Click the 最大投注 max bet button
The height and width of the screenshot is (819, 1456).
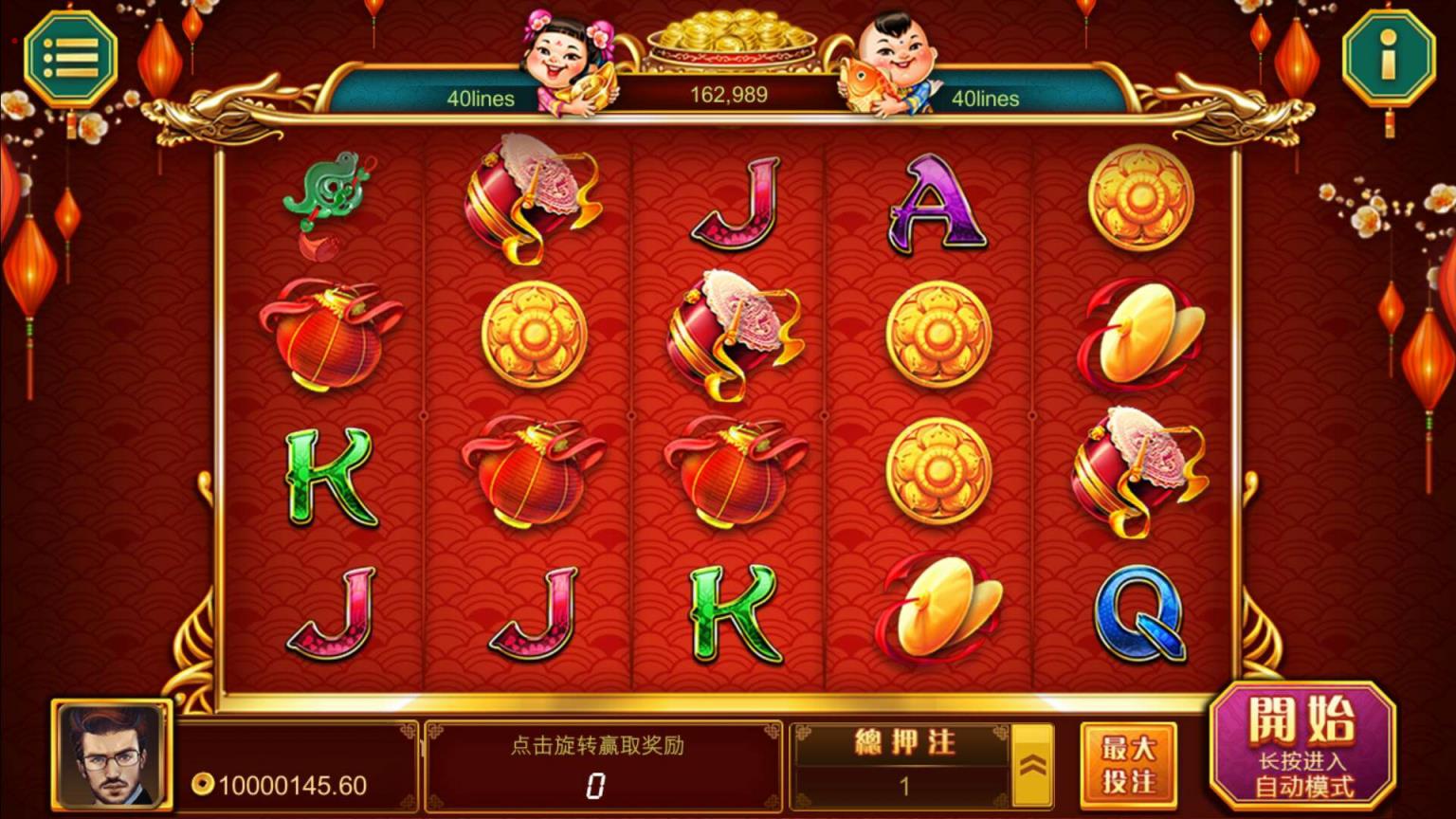(x=1129, y=763)
